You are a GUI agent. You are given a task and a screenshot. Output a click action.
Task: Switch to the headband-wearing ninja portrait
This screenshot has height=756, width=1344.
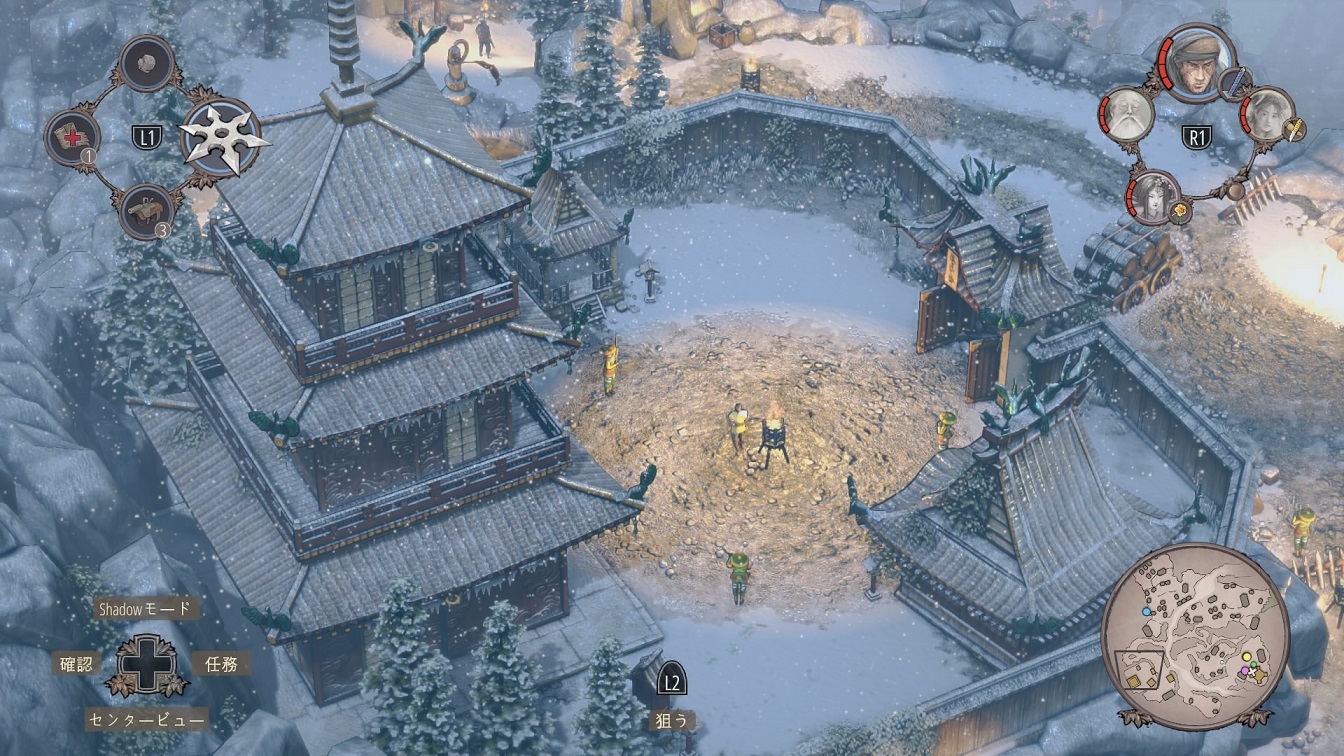click(1199, 62)
